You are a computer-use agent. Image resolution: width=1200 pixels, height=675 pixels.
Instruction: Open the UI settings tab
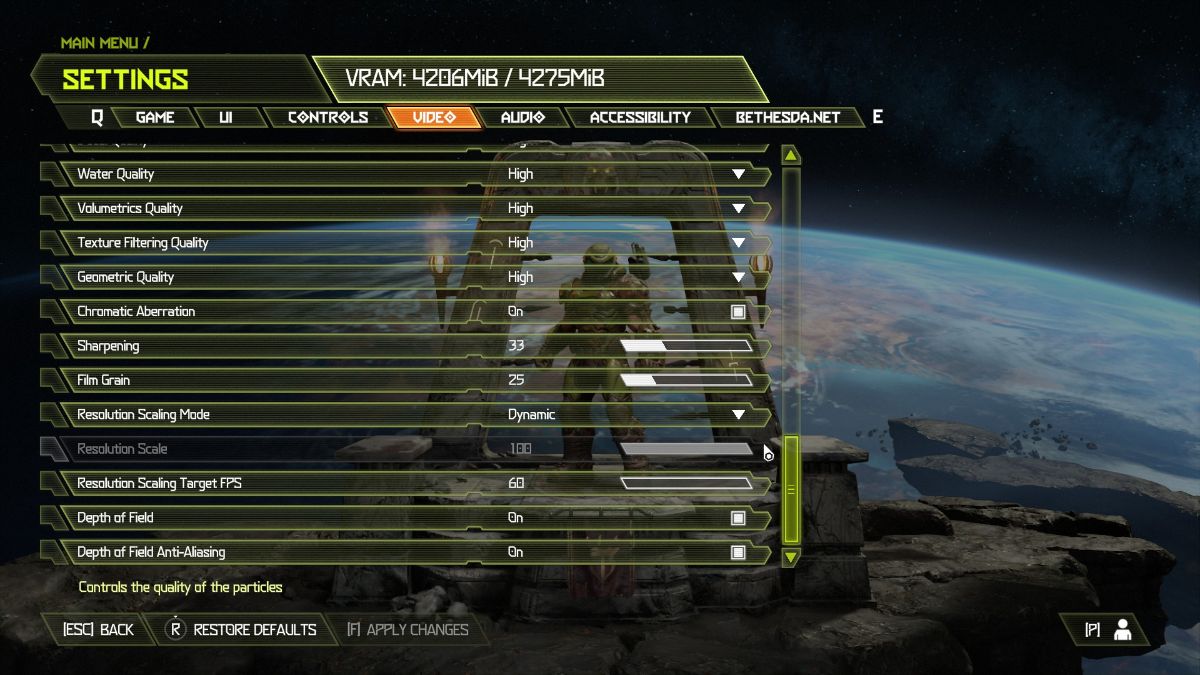(226, 117)
